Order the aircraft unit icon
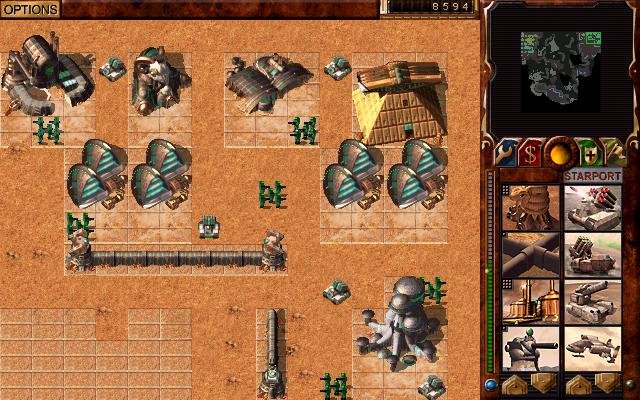 591,350
